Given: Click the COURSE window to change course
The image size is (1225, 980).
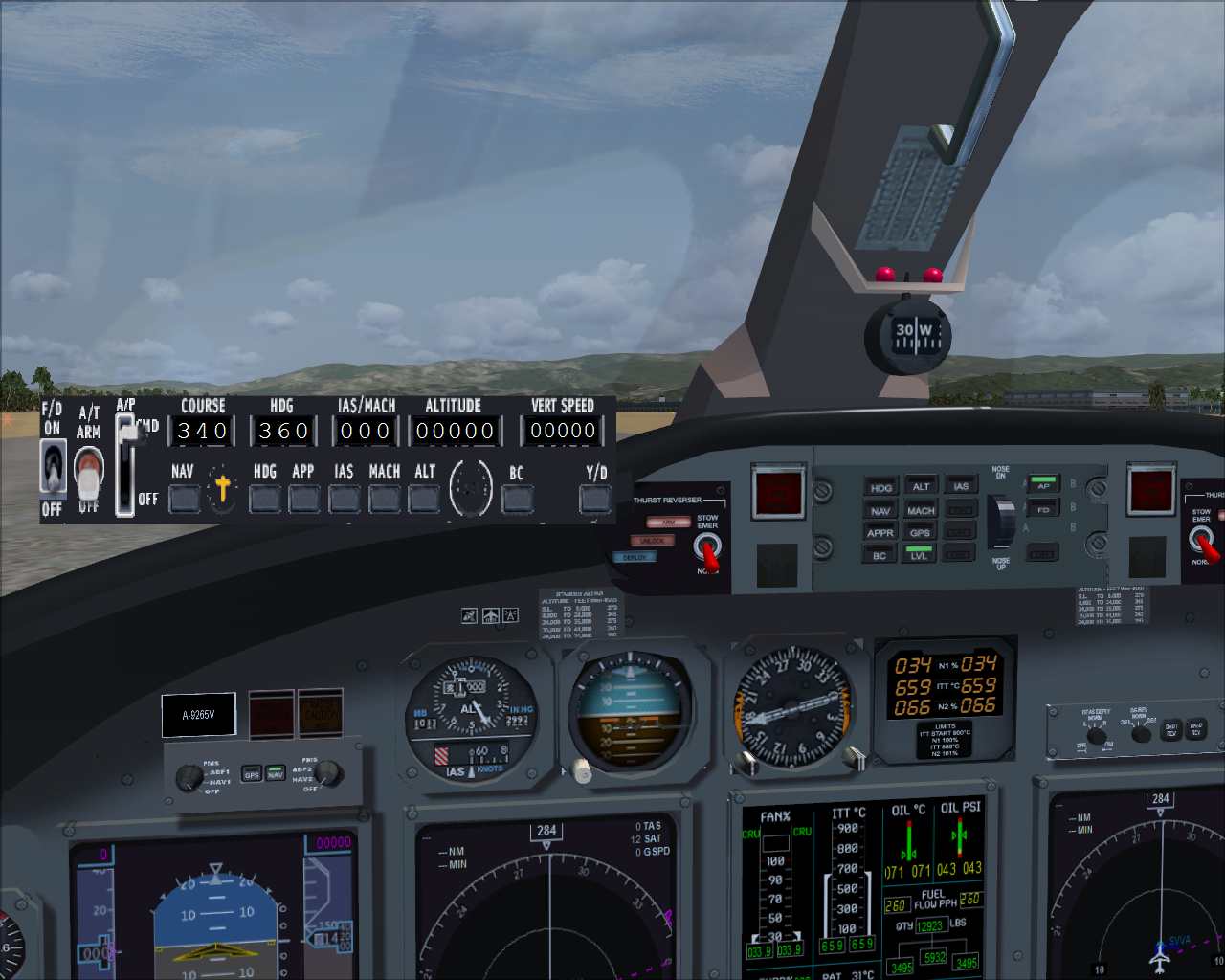Looking at the screenshot, I should 201,431.
